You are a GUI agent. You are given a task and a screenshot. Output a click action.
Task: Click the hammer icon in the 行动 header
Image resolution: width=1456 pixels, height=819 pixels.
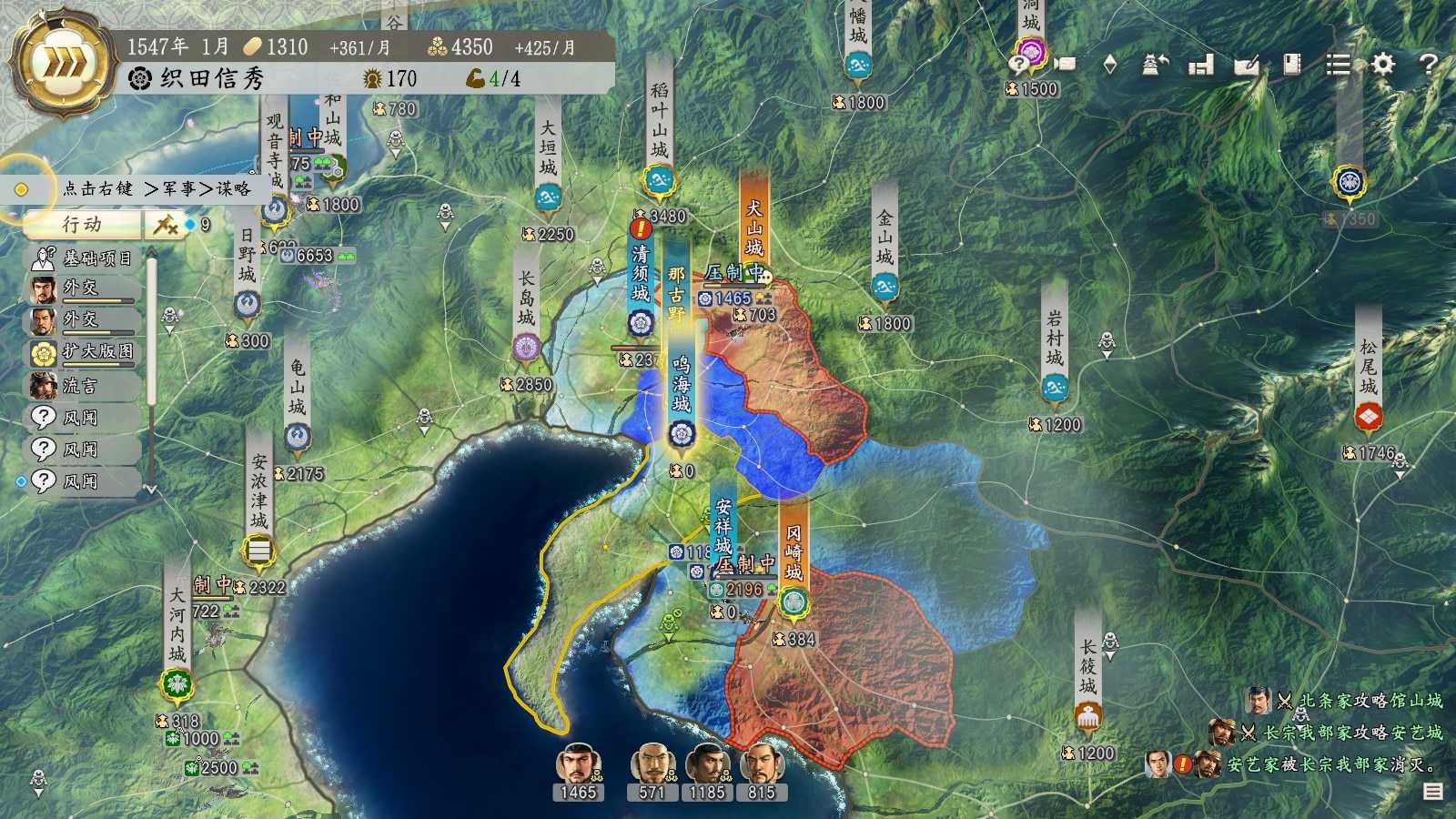tap(165, 226)
